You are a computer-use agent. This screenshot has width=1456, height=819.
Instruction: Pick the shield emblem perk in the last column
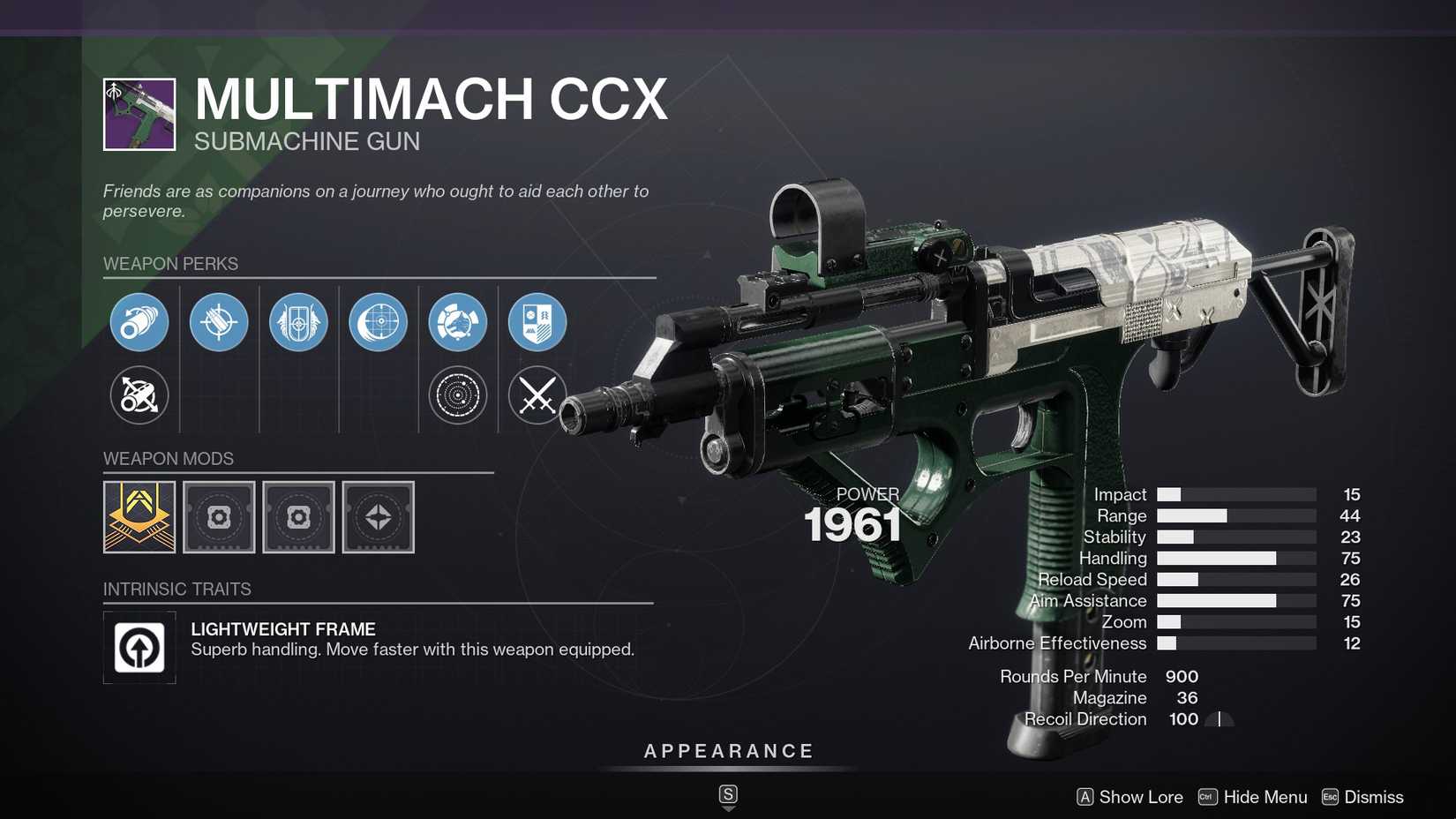click(536, 322)
